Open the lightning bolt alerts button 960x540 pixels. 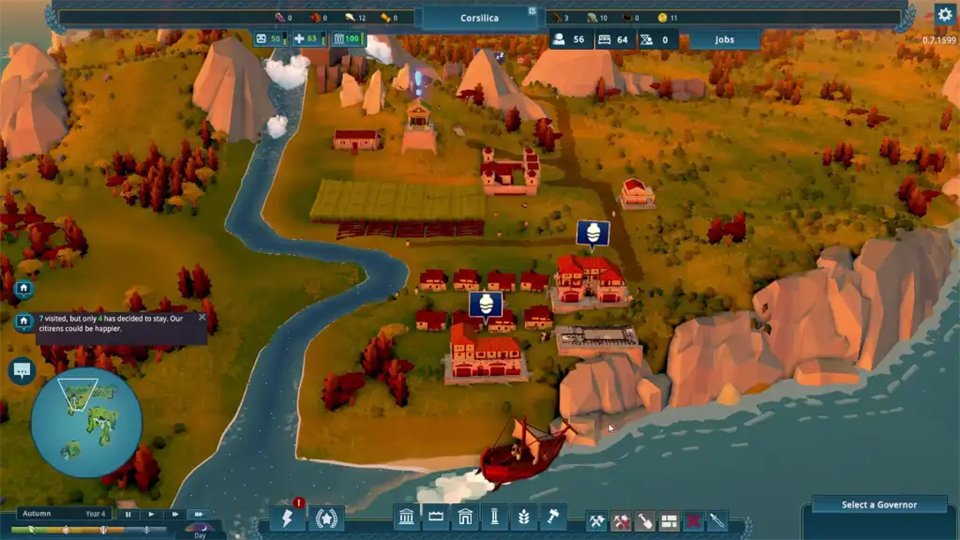click(x=287, y=518)
